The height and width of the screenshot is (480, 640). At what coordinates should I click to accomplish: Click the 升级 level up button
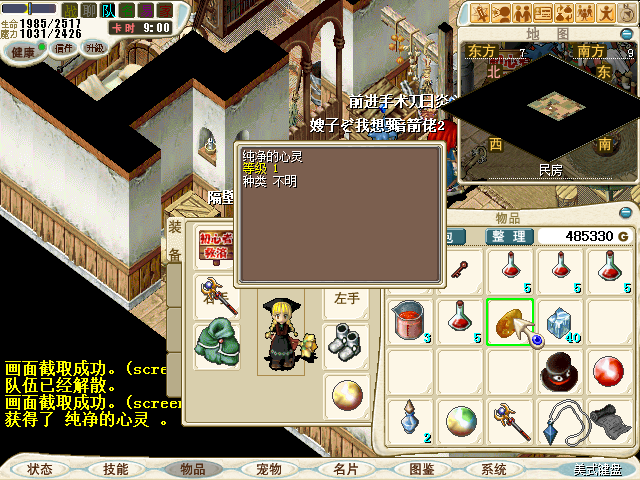coord(95,47)
